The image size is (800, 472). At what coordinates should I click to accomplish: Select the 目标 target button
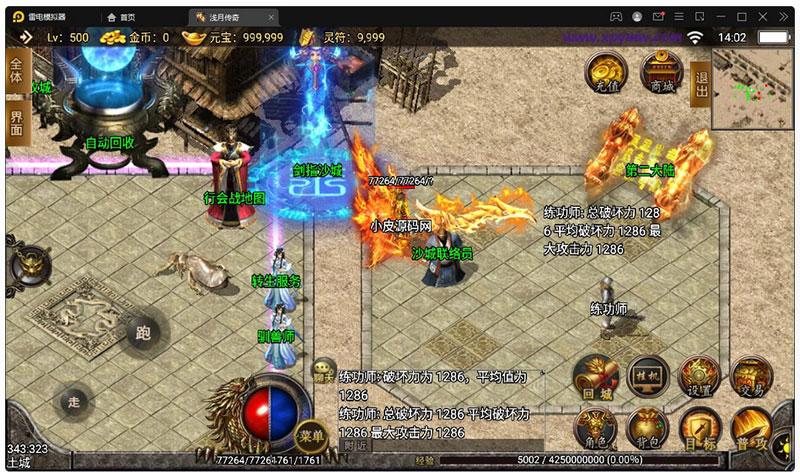tap(700, 430)
